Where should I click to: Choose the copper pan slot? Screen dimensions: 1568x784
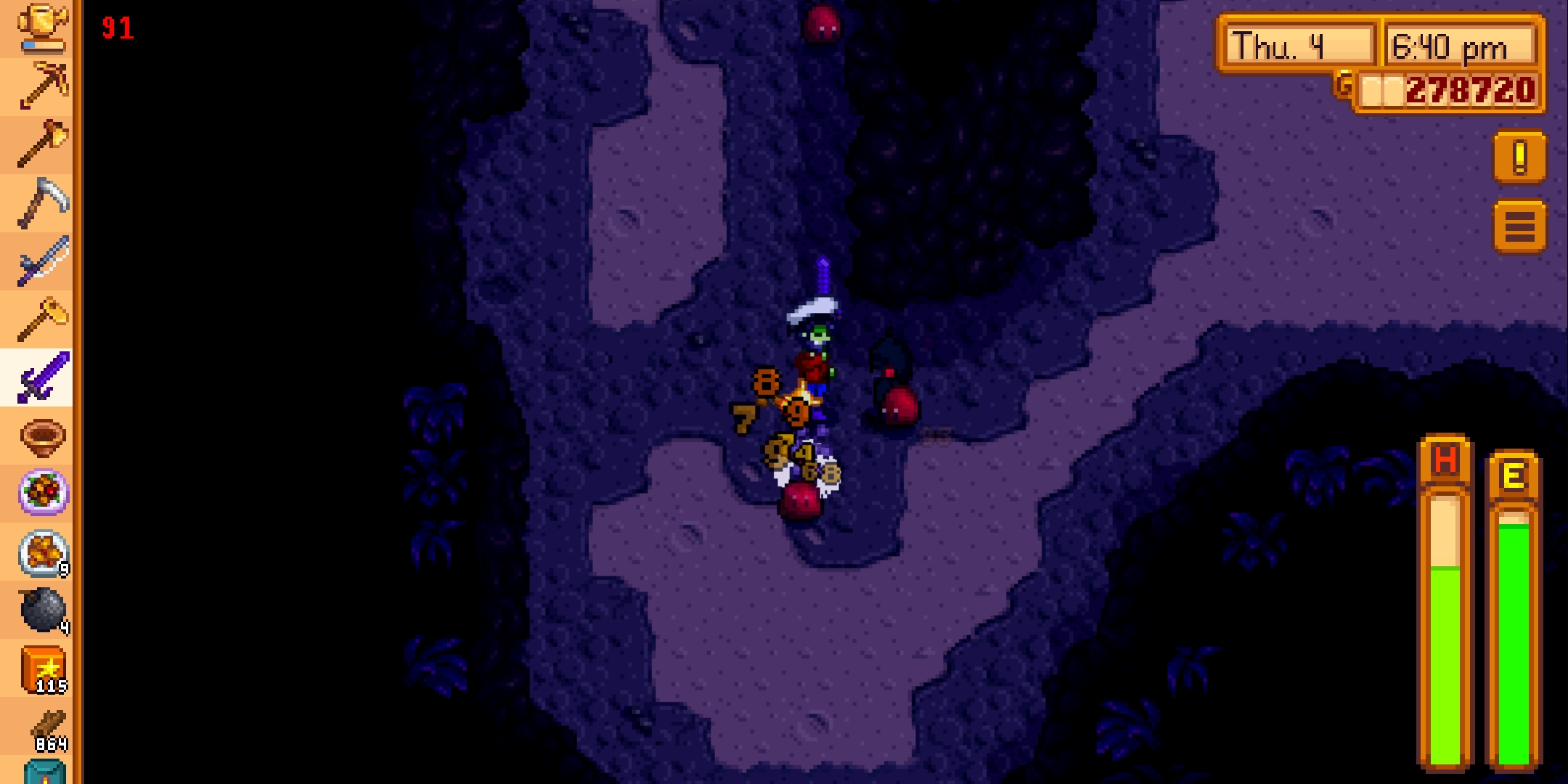(41, 436)
